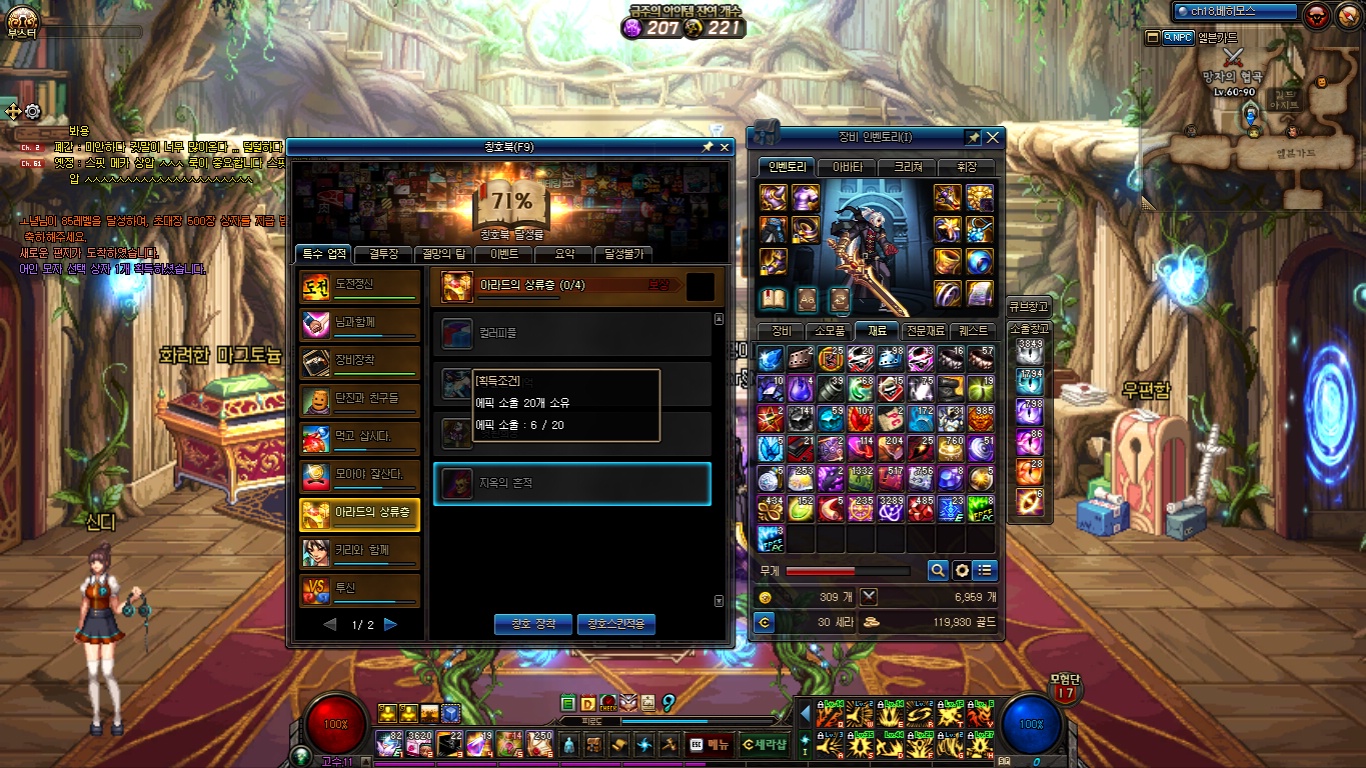Image resolution: width=1366 pixels, height=768 pixels.
Task: Pick the 지옥의 흔적 title entry
Action: (x=572, y=484)
